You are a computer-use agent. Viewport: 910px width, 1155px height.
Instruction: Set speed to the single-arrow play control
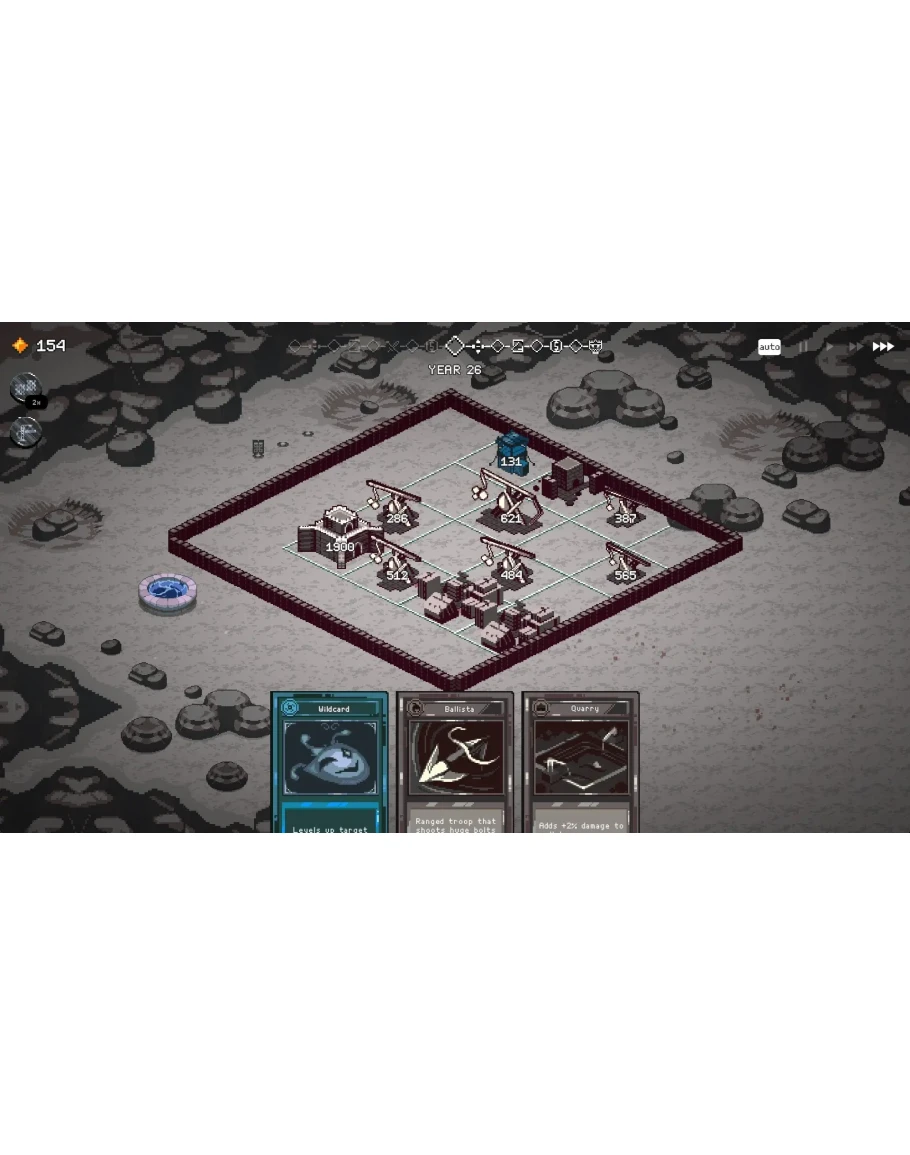828,347
